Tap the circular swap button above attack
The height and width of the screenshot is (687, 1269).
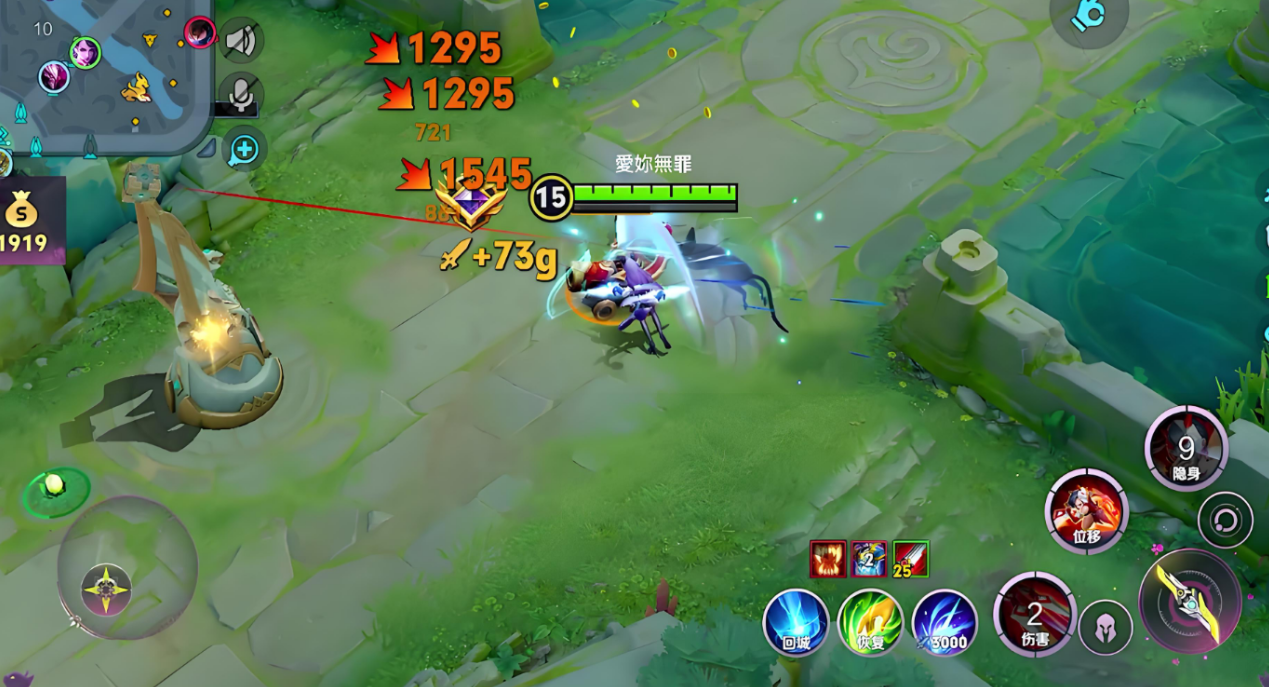pyautogui.click(x=1225, y=520)
